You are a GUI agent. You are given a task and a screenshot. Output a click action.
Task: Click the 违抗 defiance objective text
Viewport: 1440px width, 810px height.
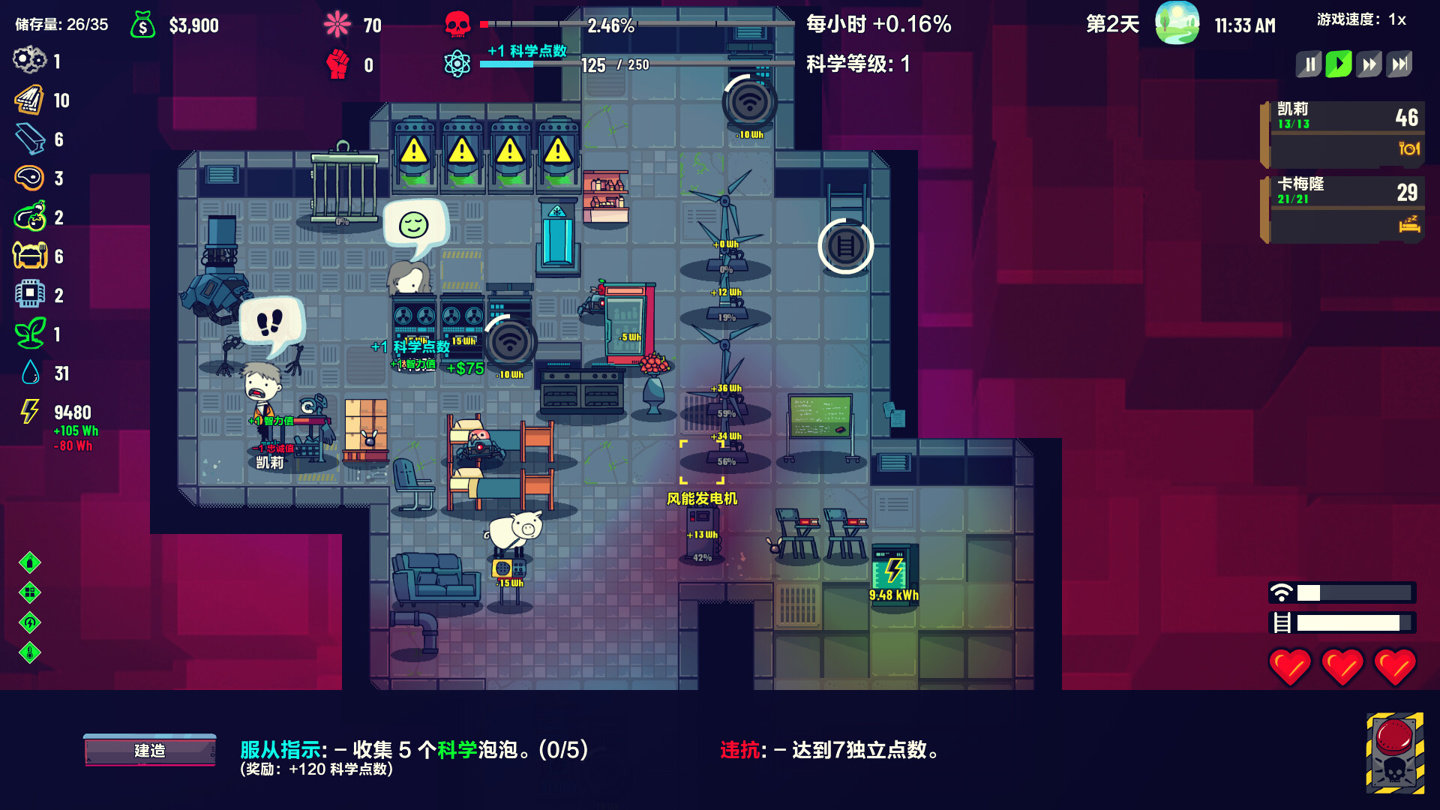point(830,750)
